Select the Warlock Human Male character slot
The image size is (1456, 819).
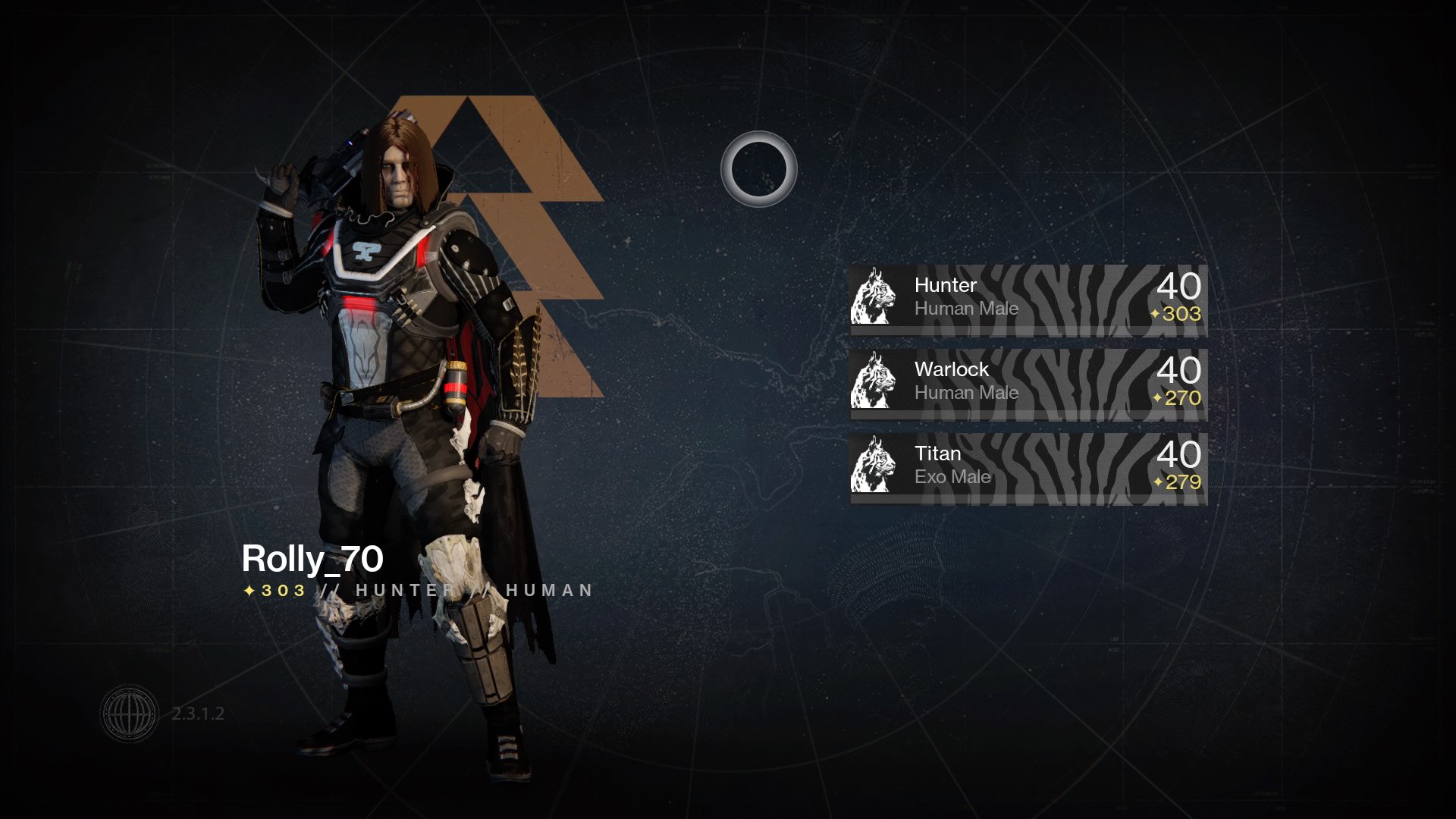(1028, 384)
